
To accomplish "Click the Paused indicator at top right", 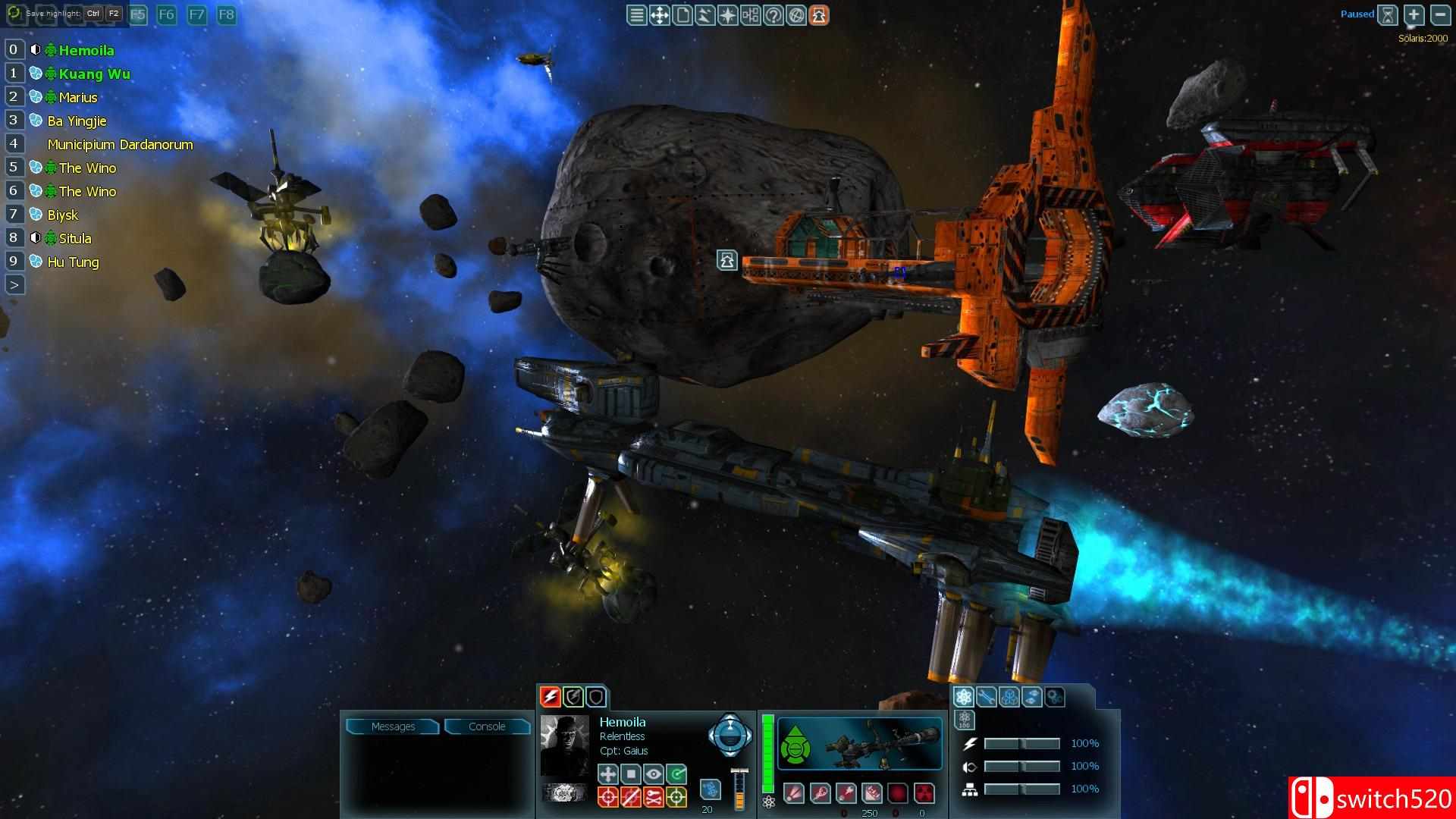I will (1357, 14).
